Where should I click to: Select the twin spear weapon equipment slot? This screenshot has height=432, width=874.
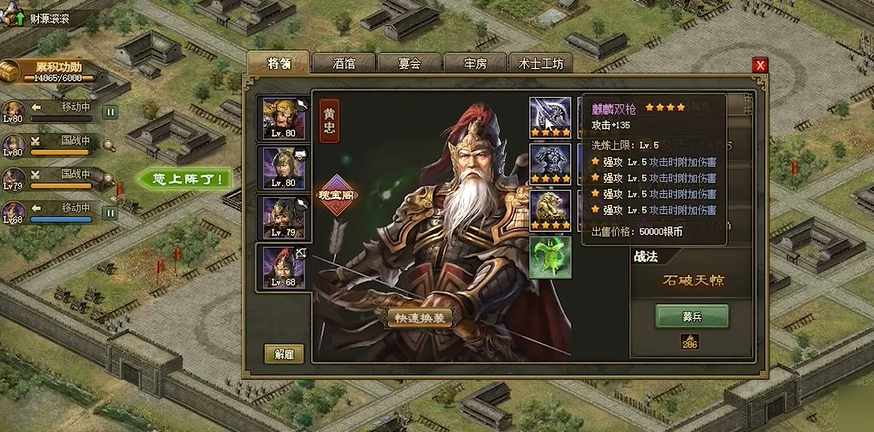tap(550, 116)
